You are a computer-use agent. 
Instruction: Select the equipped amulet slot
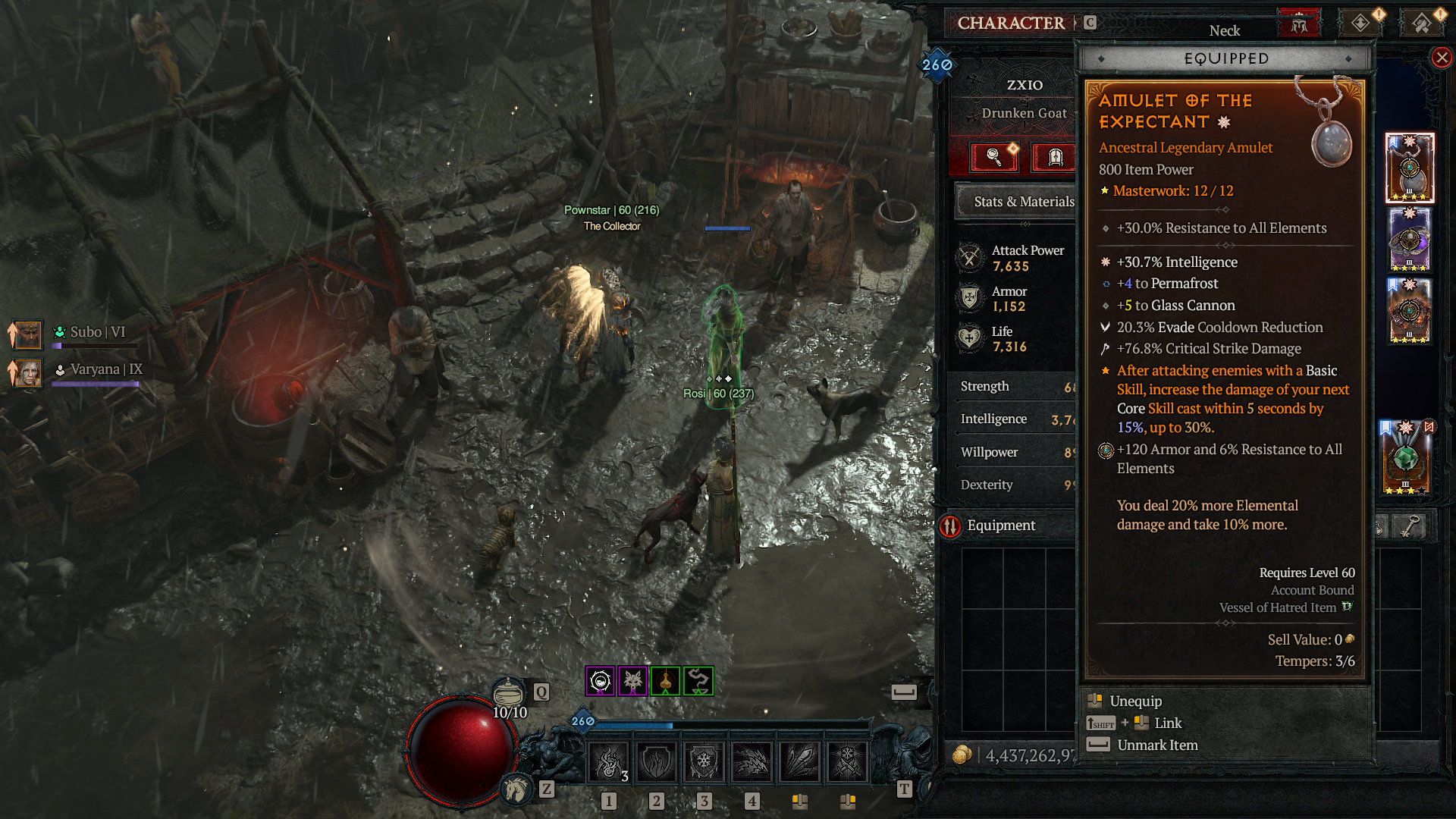click(1410, 168)
